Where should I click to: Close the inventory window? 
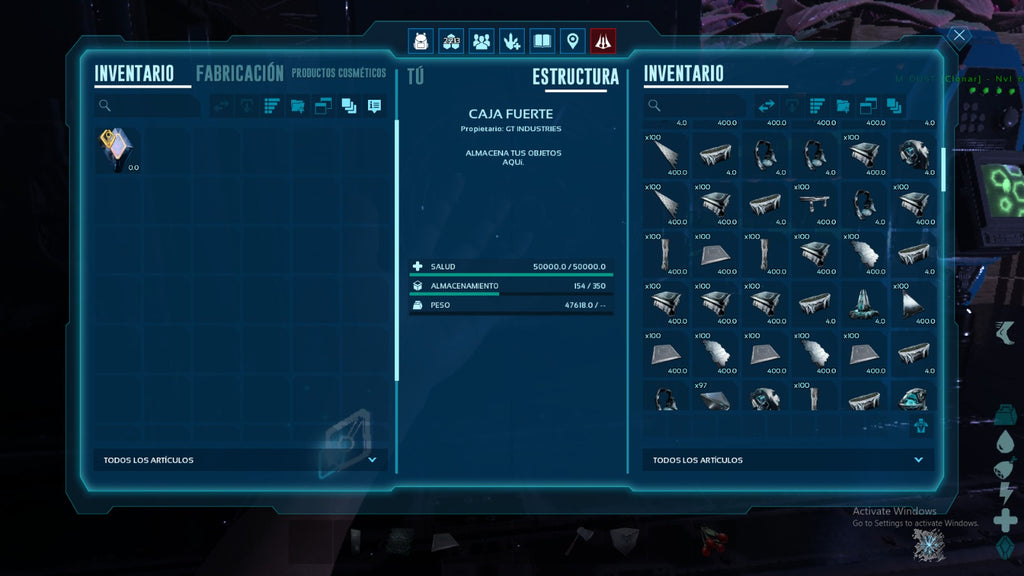tap(959, 36)
